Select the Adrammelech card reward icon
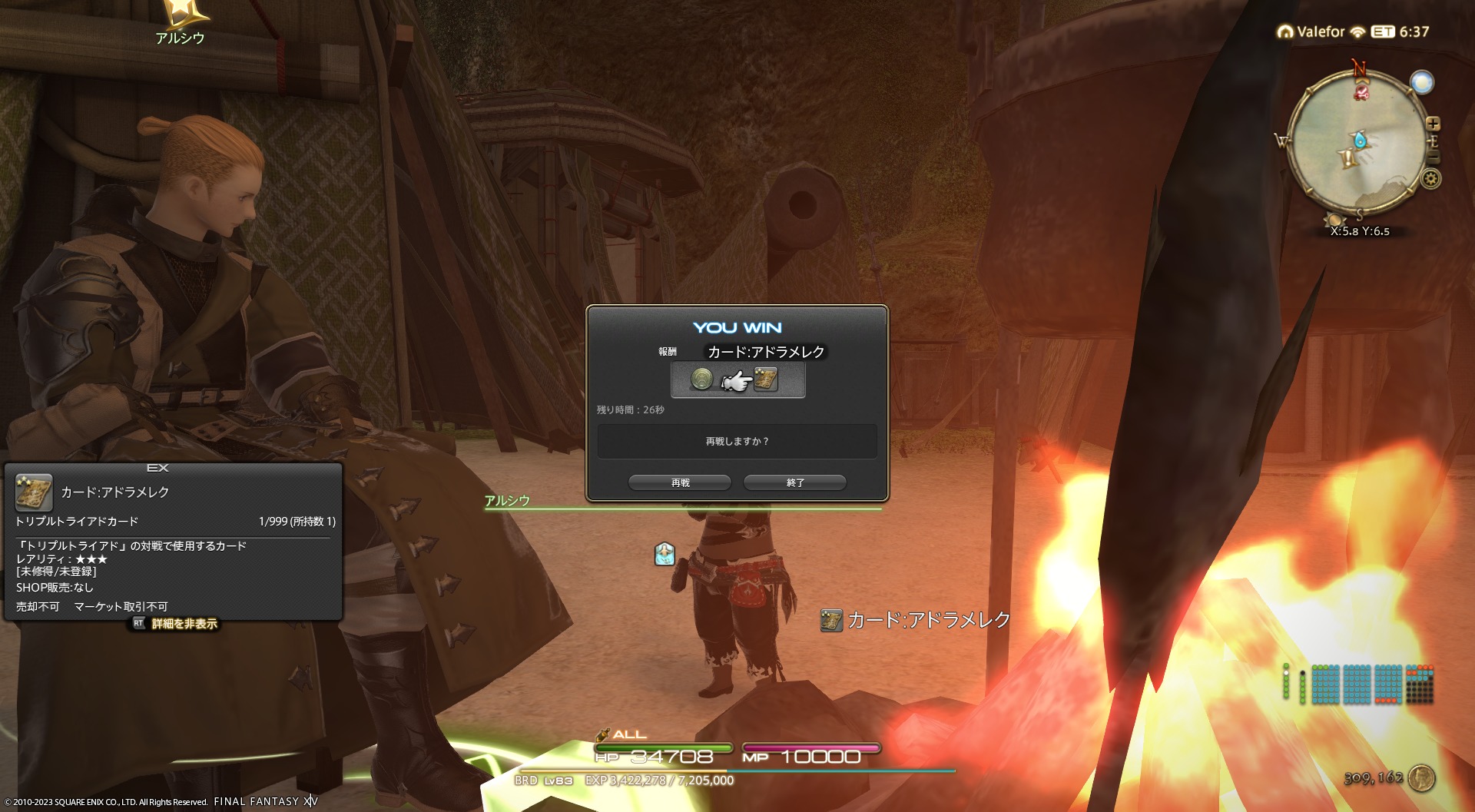The image size is (1475, 812). [x=766, y=379]
